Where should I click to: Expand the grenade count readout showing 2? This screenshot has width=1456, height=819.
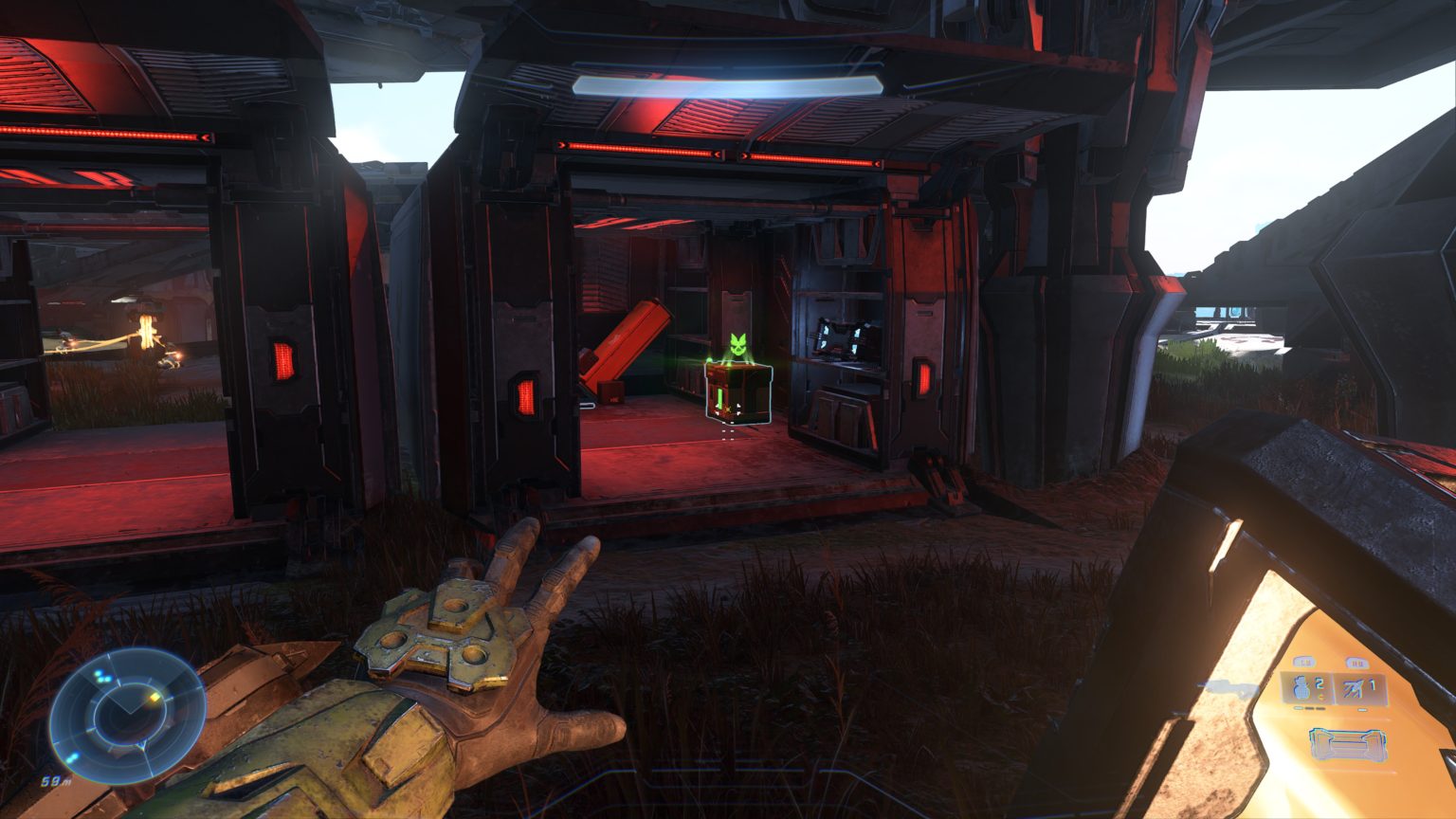1319,683
